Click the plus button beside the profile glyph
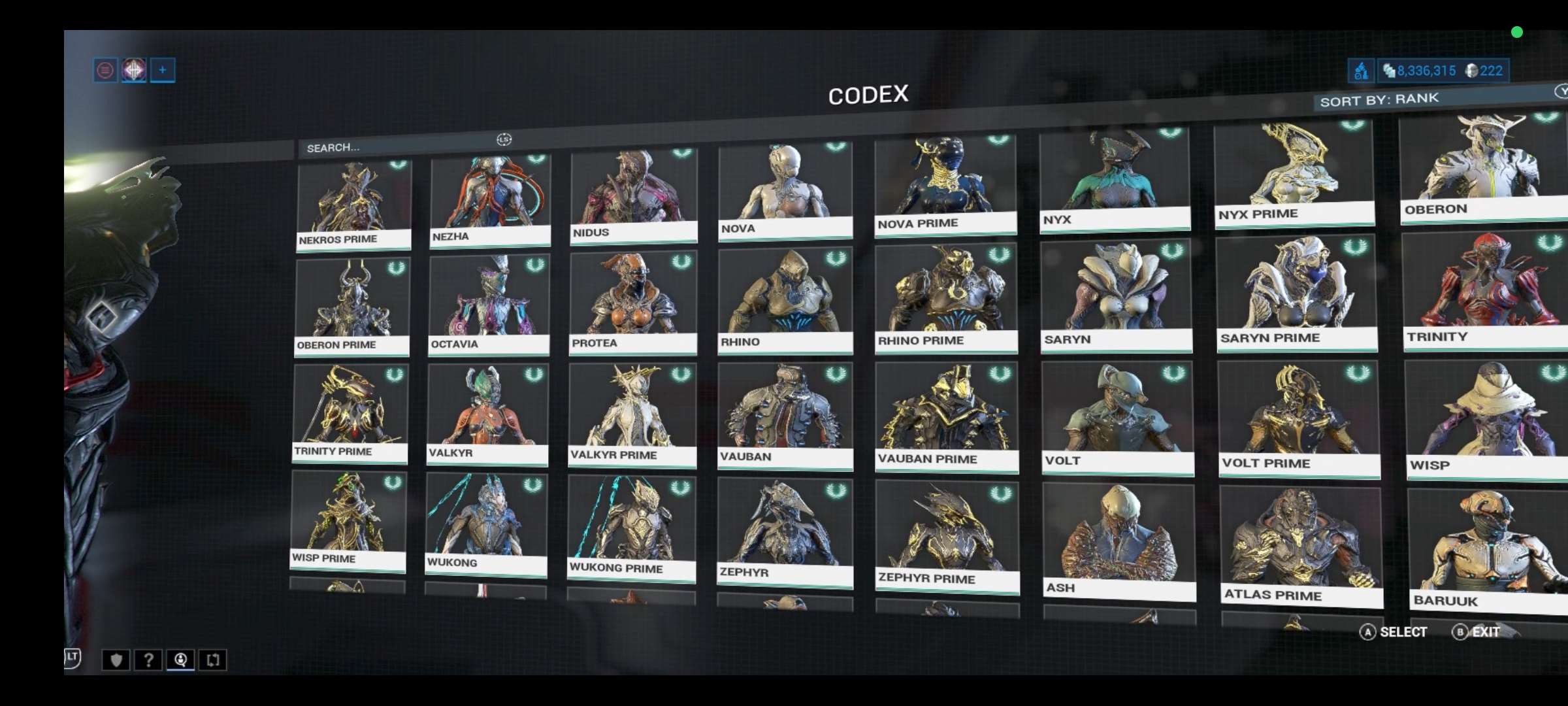1568x706 pixels. click(162, 70)
